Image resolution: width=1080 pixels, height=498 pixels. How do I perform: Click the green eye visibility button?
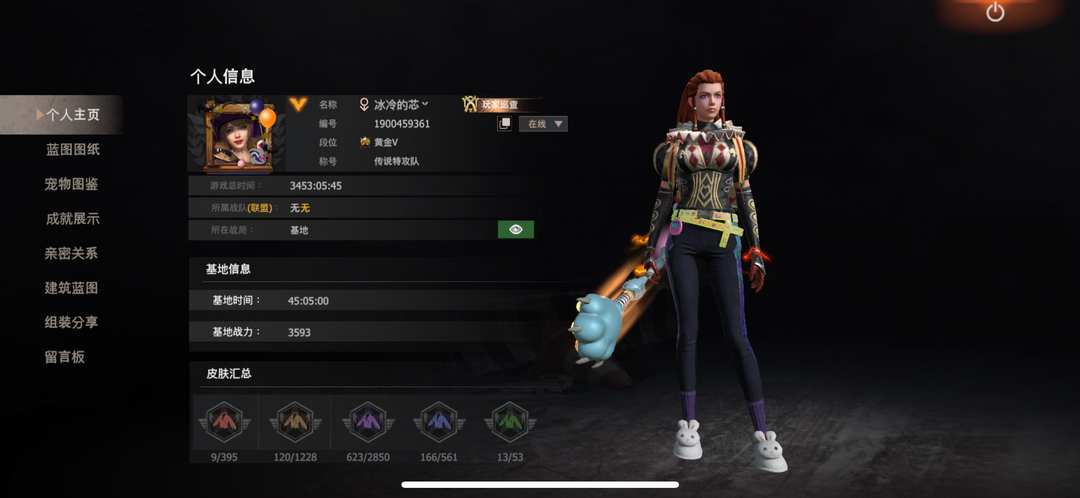(x=515, y=230)
